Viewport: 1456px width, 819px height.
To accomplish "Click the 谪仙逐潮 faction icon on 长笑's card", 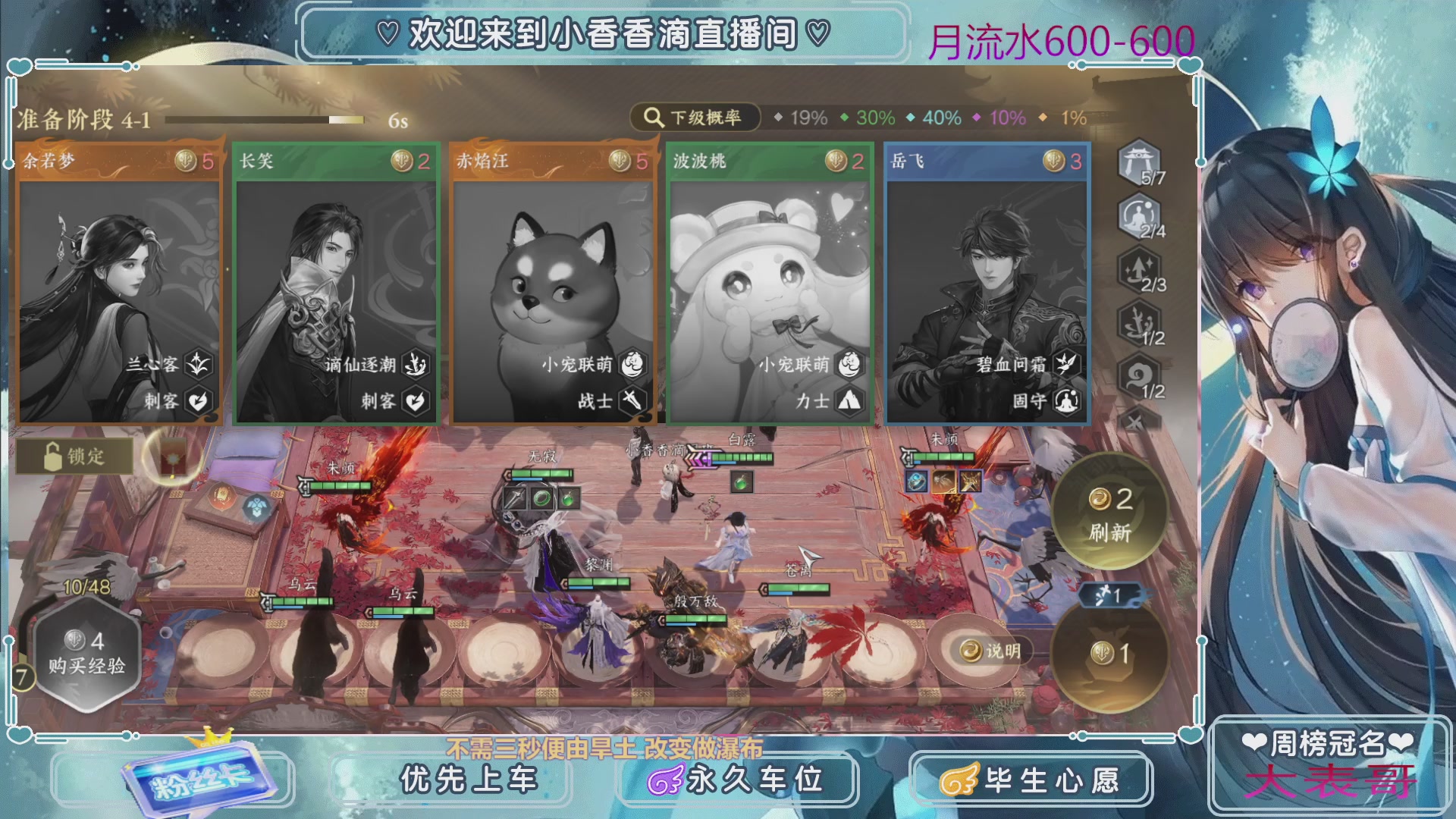I will [x=416, y=365].
